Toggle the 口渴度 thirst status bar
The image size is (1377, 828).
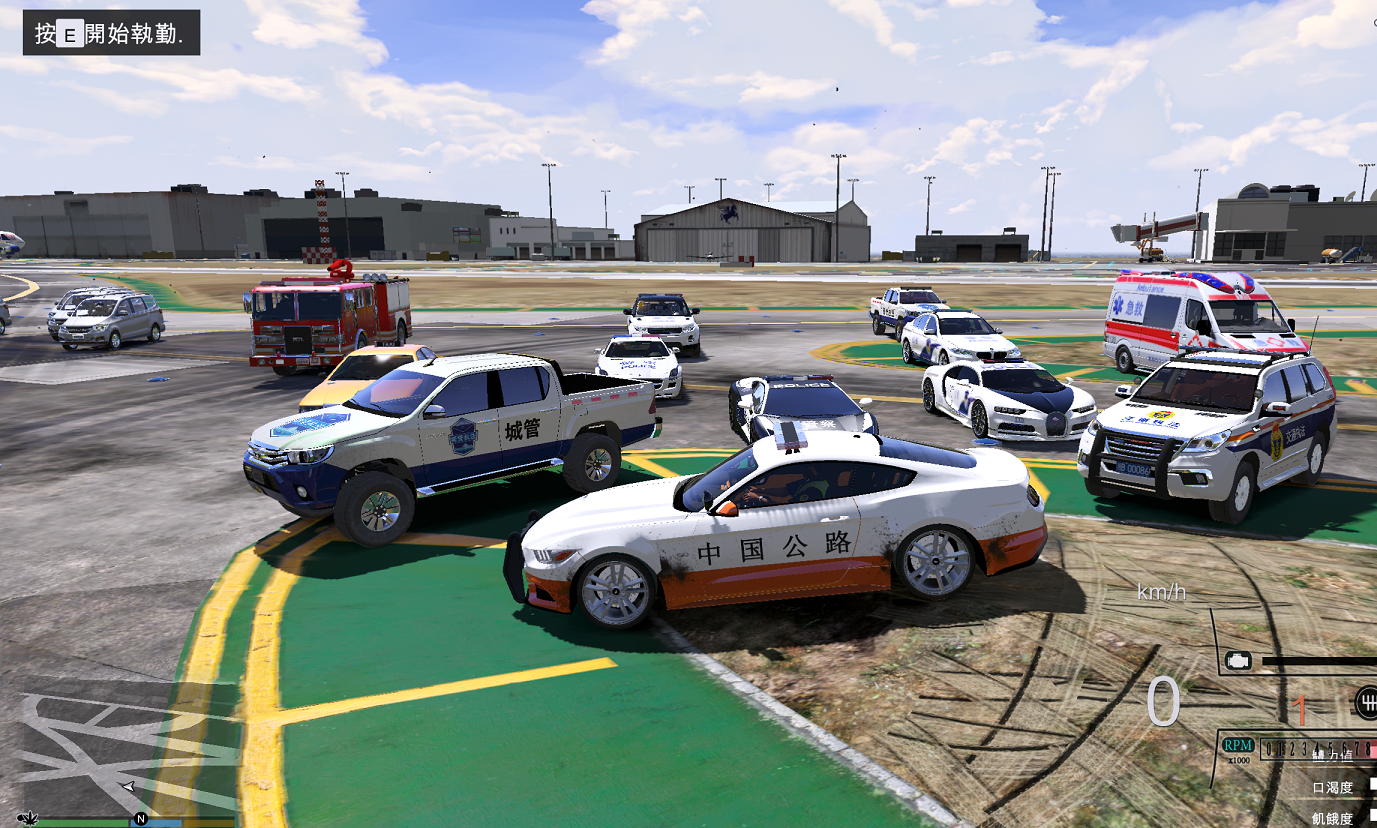tap(1334, 786)
